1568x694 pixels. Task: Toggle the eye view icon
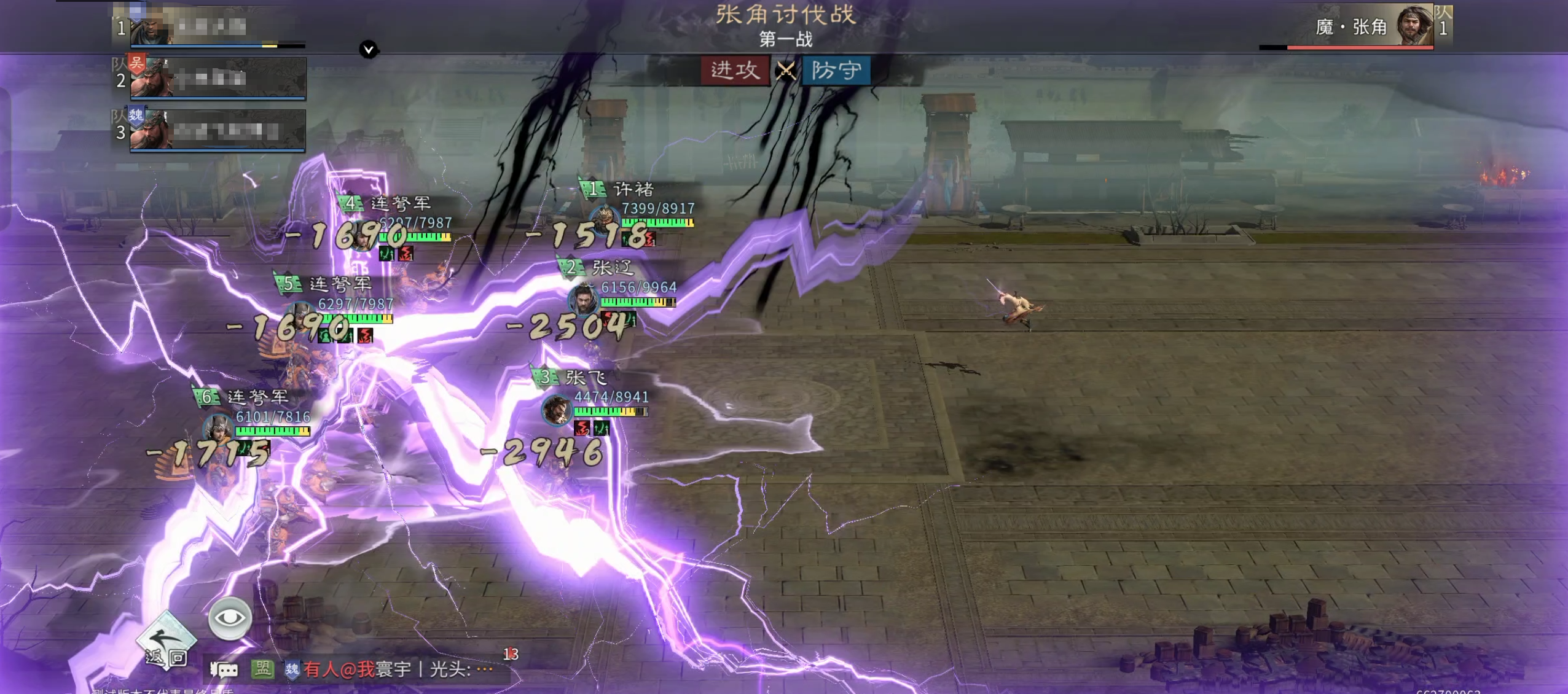pos(230,618)
